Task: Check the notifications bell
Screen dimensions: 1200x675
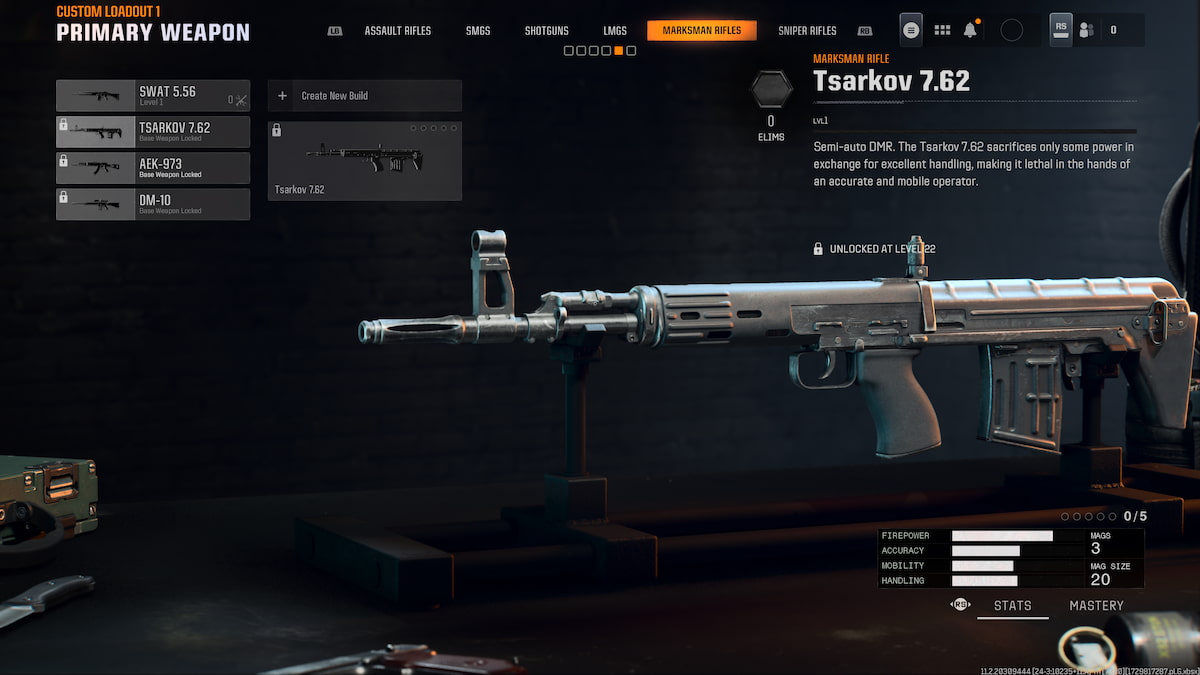Action: click(x=970, y=30)
